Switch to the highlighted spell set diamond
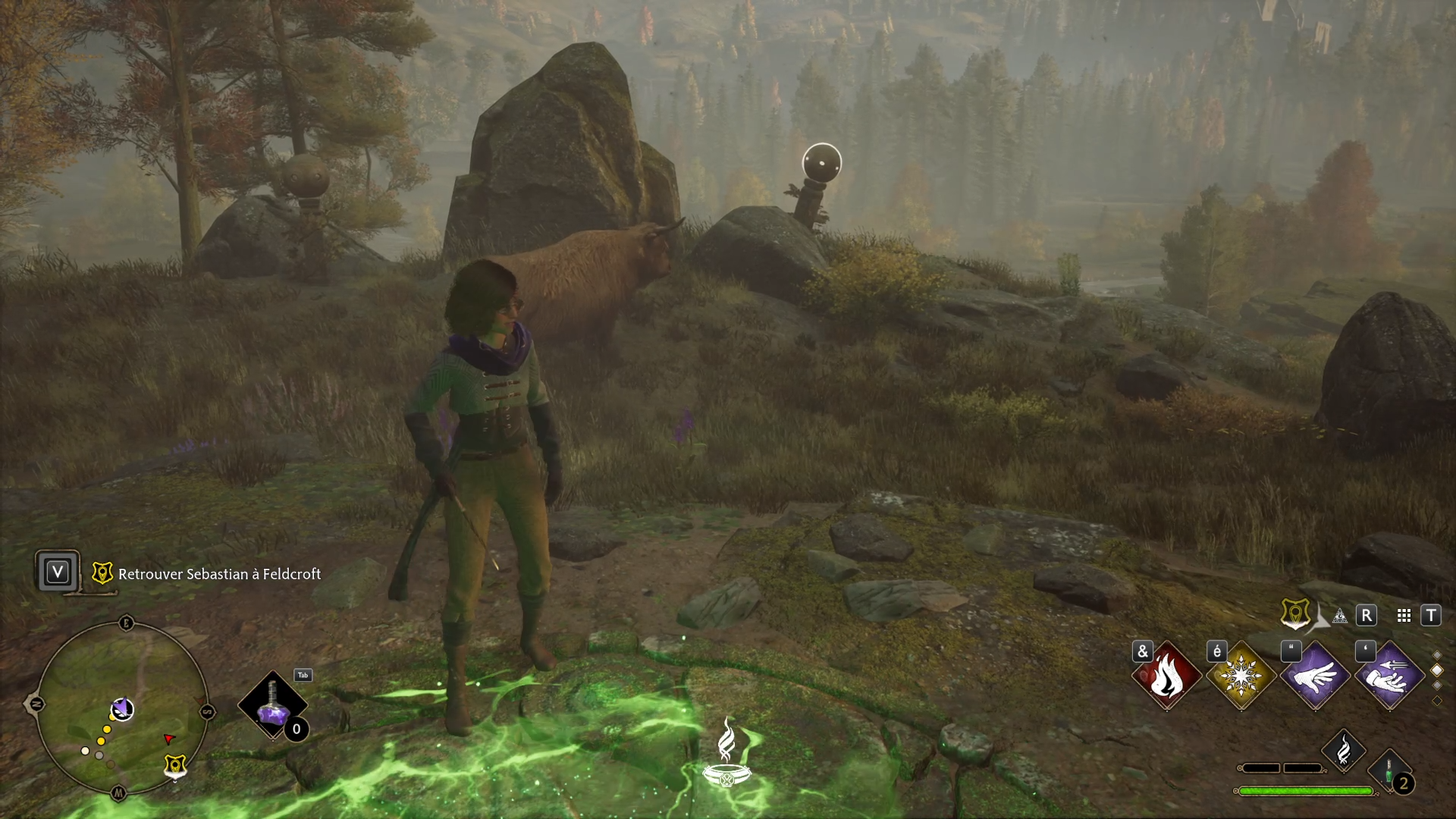 pos(1436,670)
